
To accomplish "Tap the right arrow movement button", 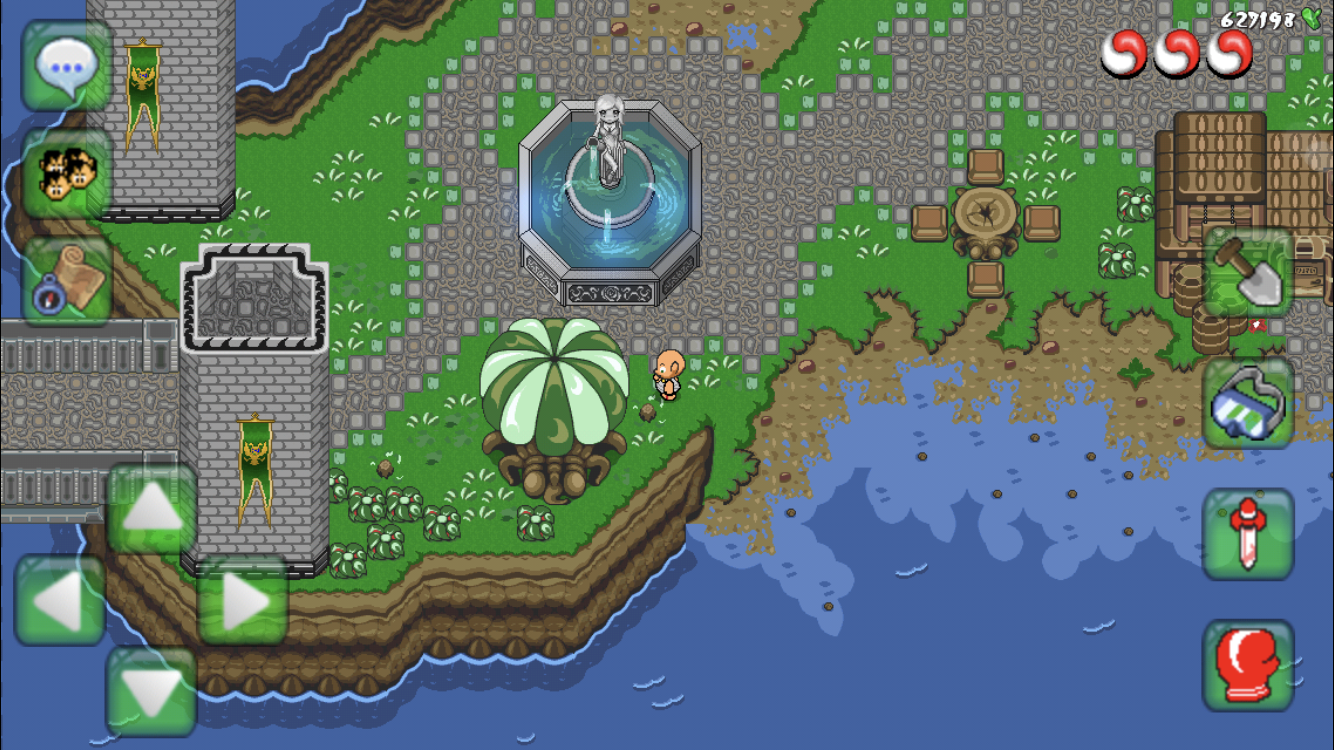I will (243, 600).
